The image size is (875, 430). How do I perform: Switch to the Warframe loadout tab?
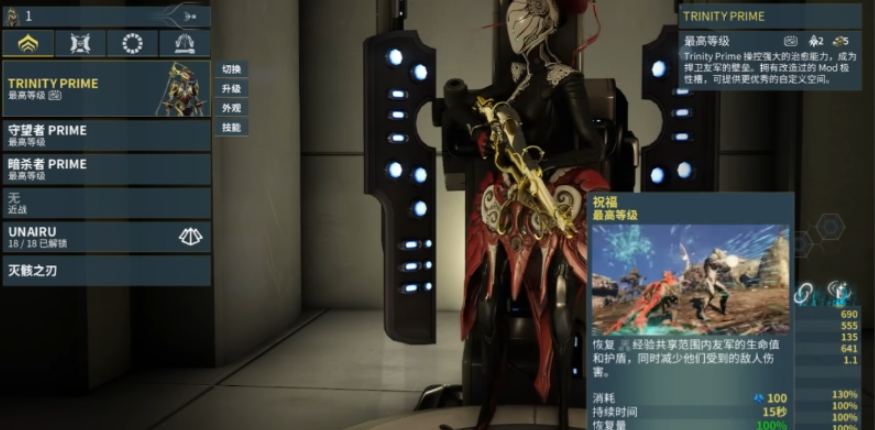(x=27, y=43)
